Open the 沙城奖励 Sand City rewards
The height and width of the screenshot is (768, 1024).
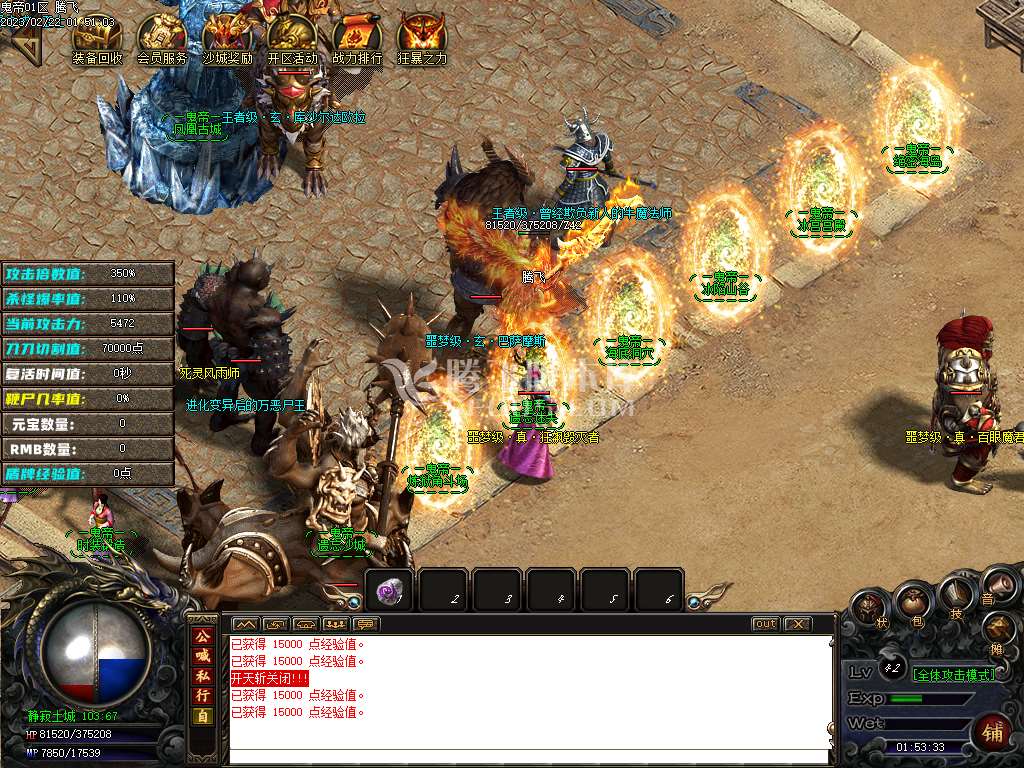[x=227, y=38]
